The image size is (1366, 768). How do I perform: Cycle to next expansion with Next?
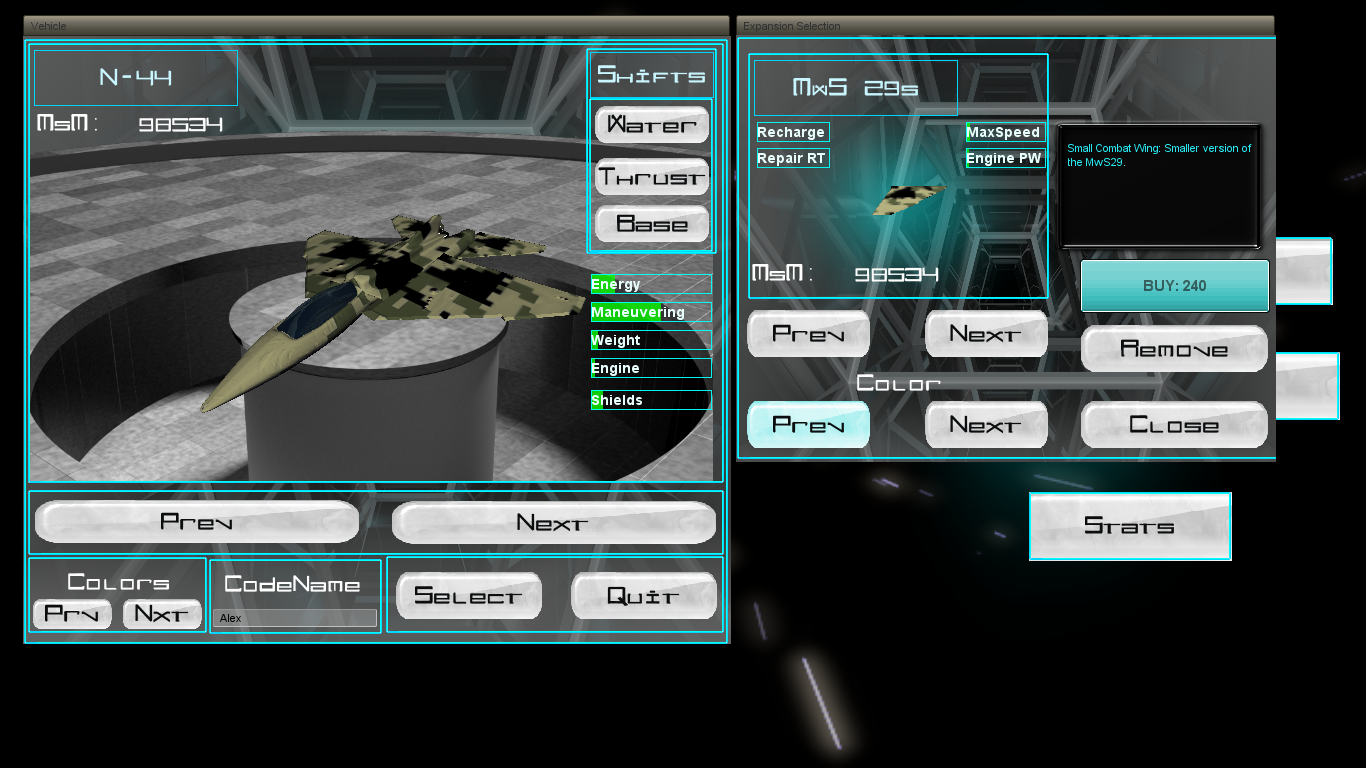(x=986, y=333)
